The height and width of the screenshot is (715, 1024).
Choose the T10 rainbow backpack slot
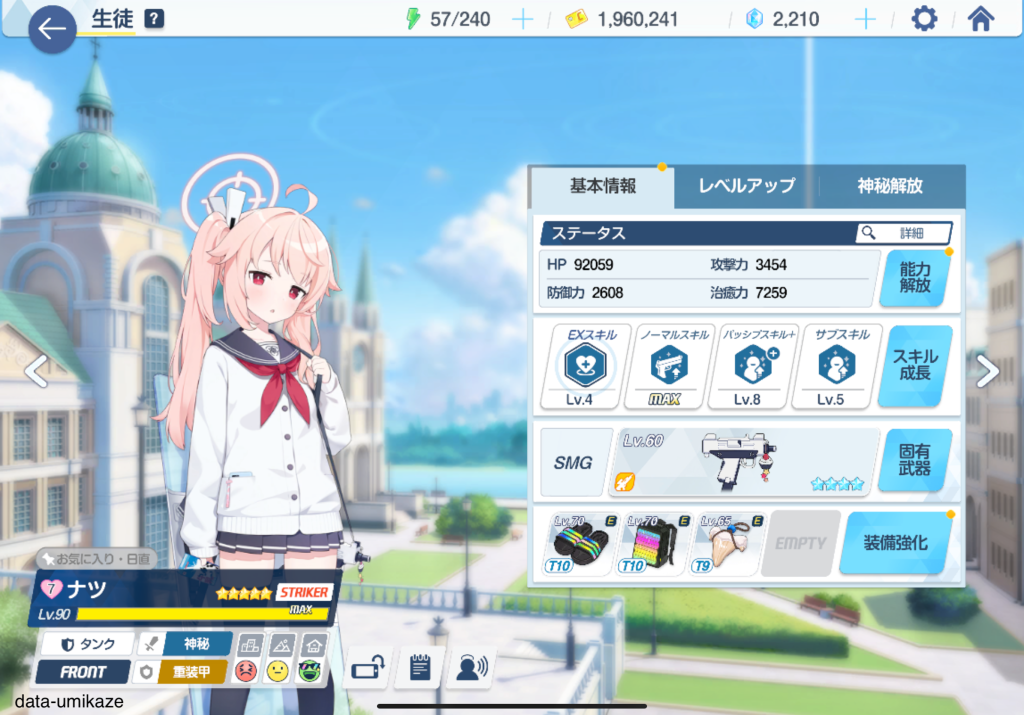pyautogui.click(x=653, y=543)
